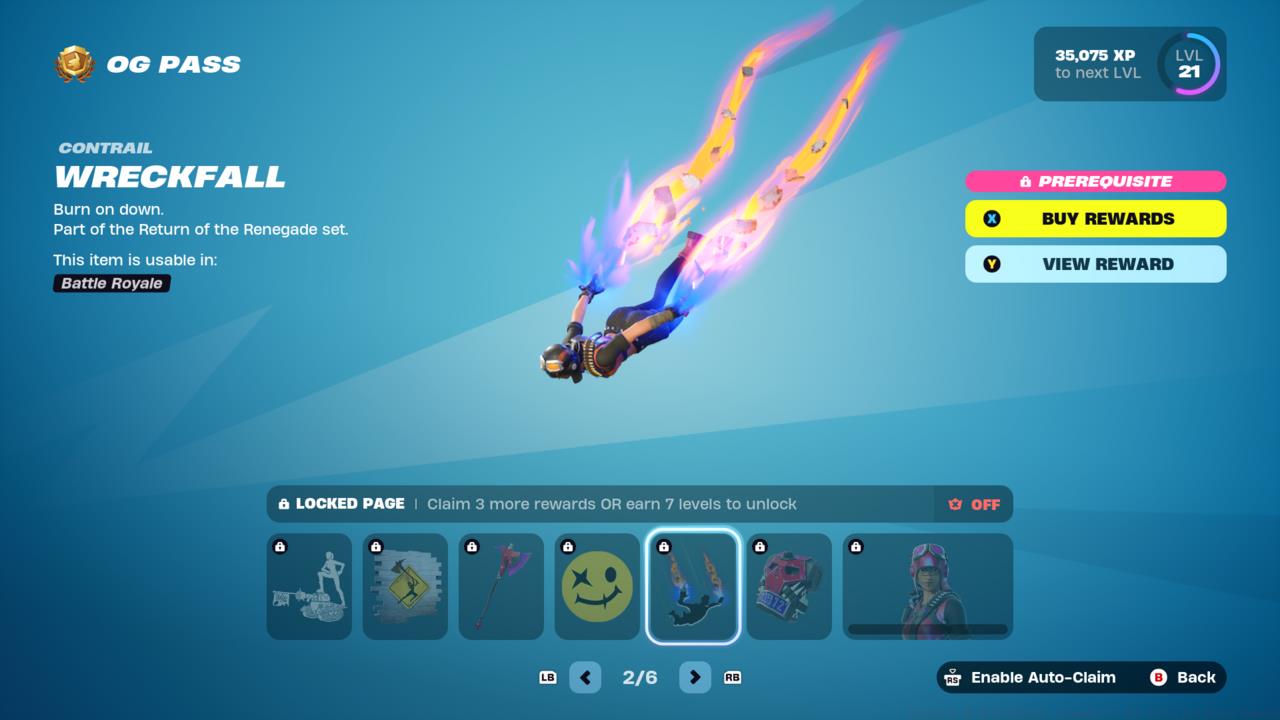1280x720 pixels.
Task: Select the Wreckfall contrail reward tile
Action: [x=693, y=586]
